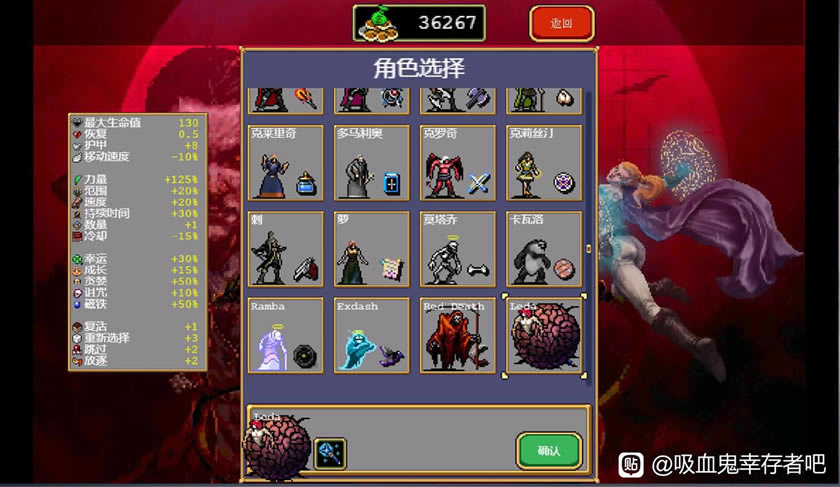The image size is (840, 487).
Task: Click the character list scrollbar
Action: [588, 248]
